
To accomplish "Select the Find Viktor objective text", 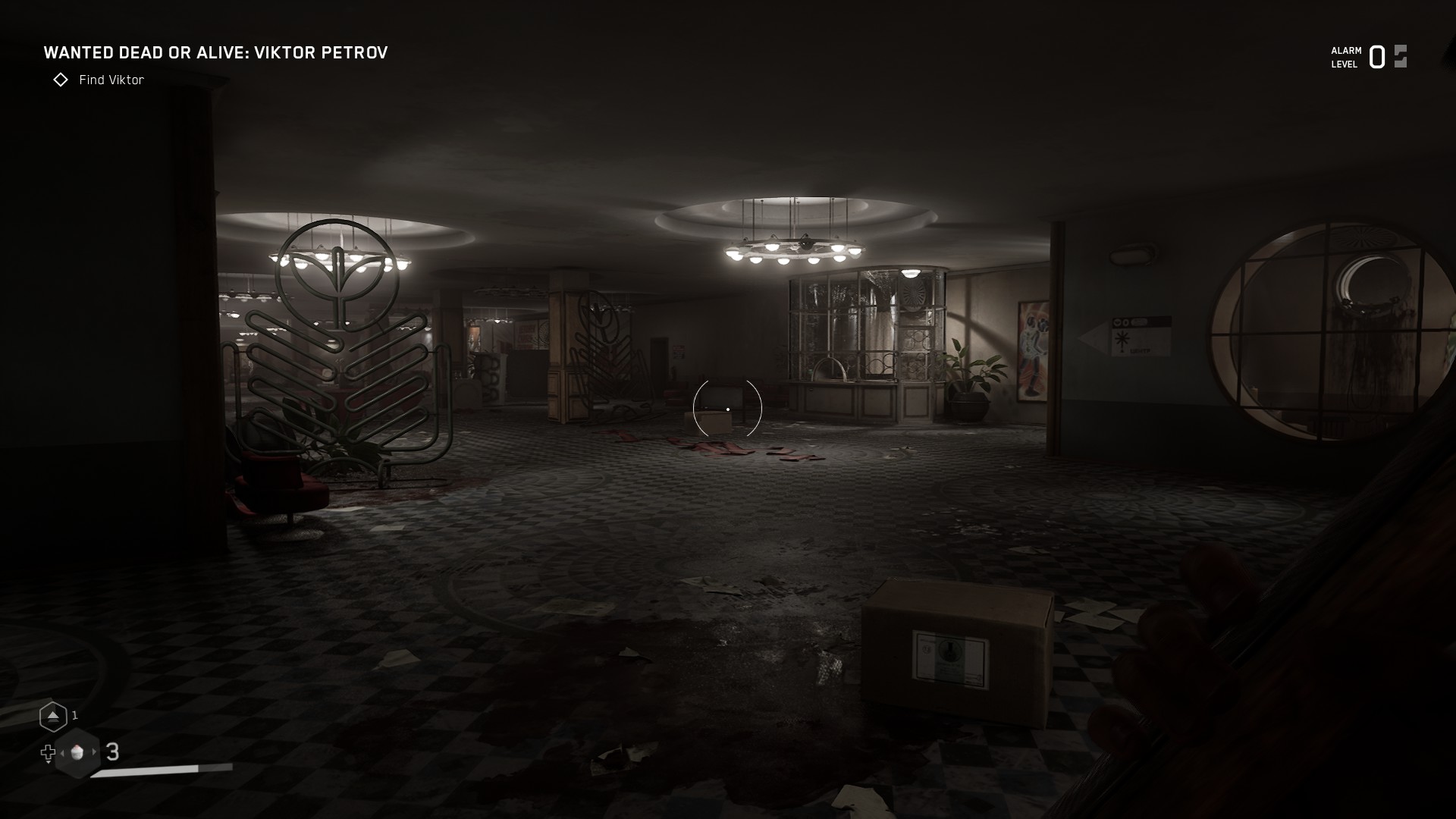I will click(x=111, y=80).
